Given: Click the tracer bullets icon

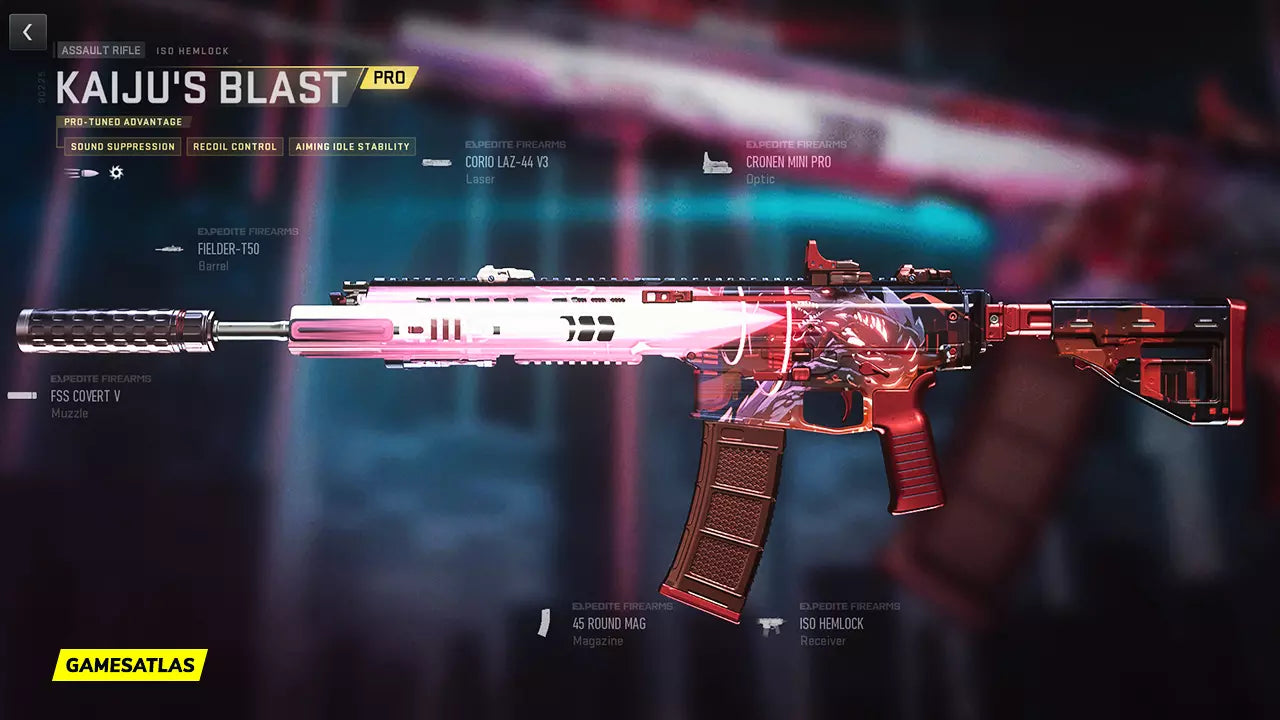Looking at the screenshot, I should tap(81, 173).
